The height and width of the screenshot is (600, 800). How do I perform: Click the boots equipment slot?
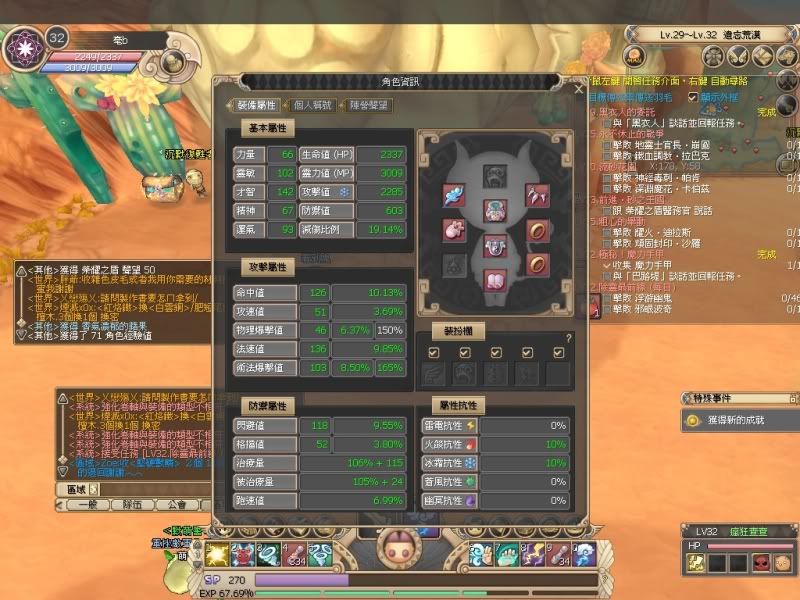(x=494, y=279)
